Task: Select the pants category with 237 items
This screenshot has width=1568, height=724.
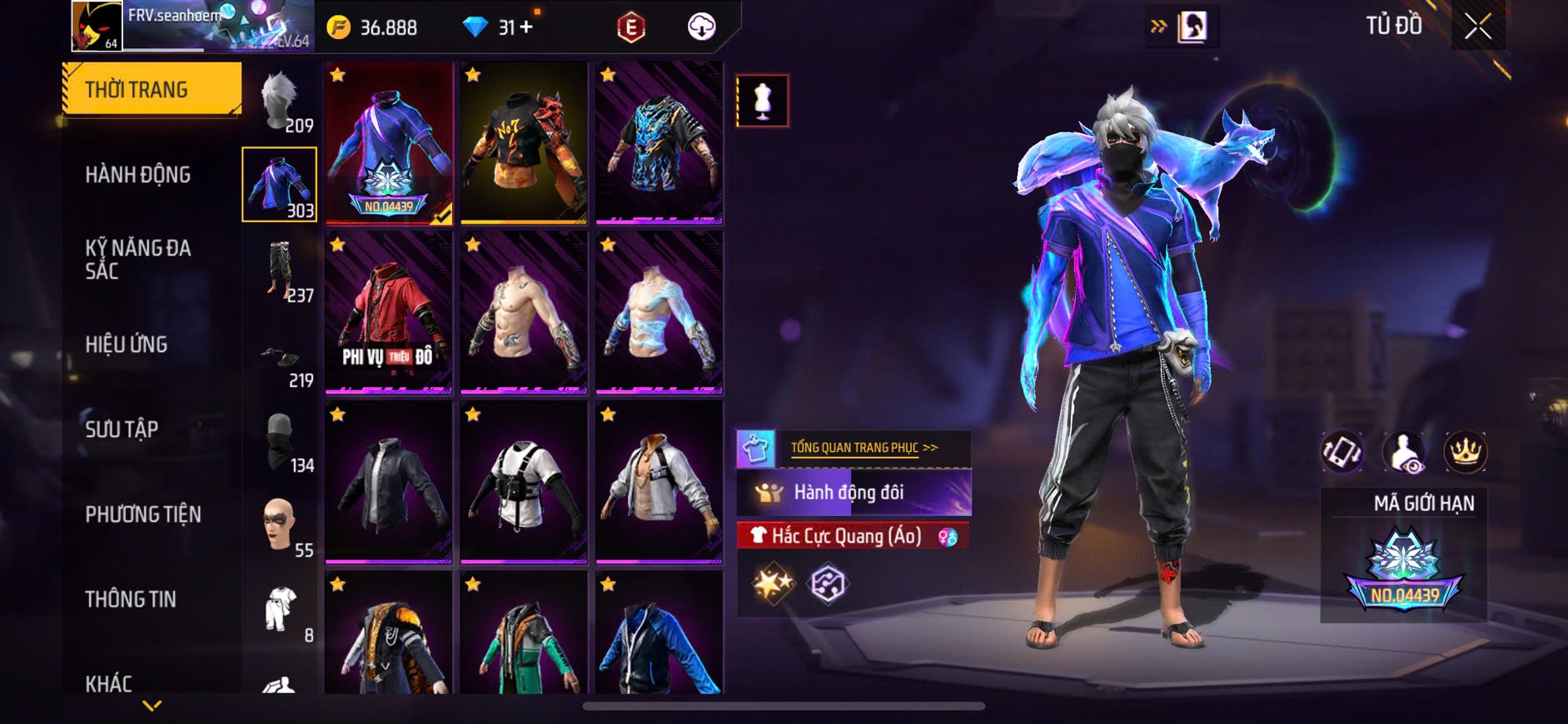Action: tap(280, 270)
